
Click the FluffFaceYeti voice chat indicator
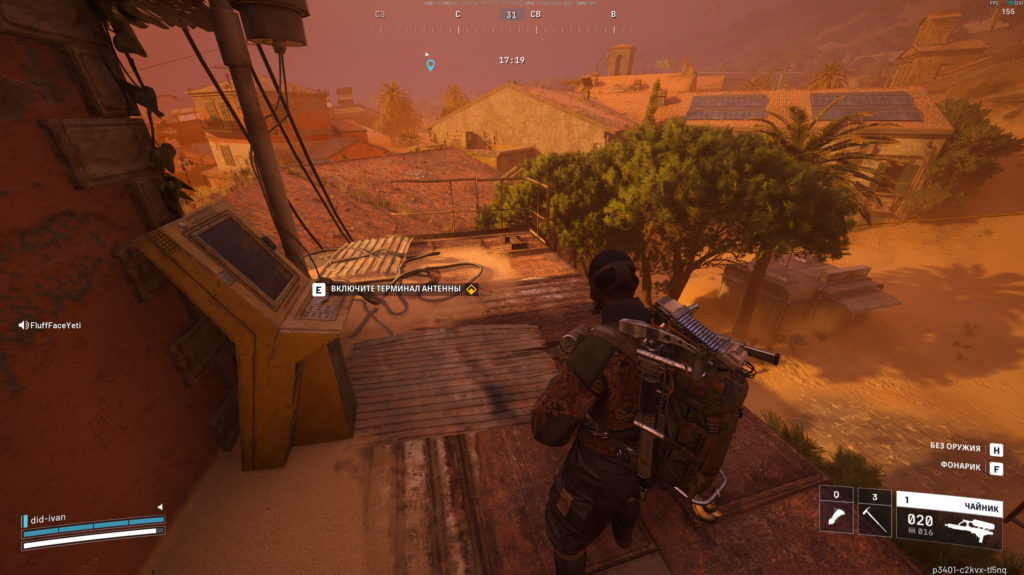[x=49, y=325]
